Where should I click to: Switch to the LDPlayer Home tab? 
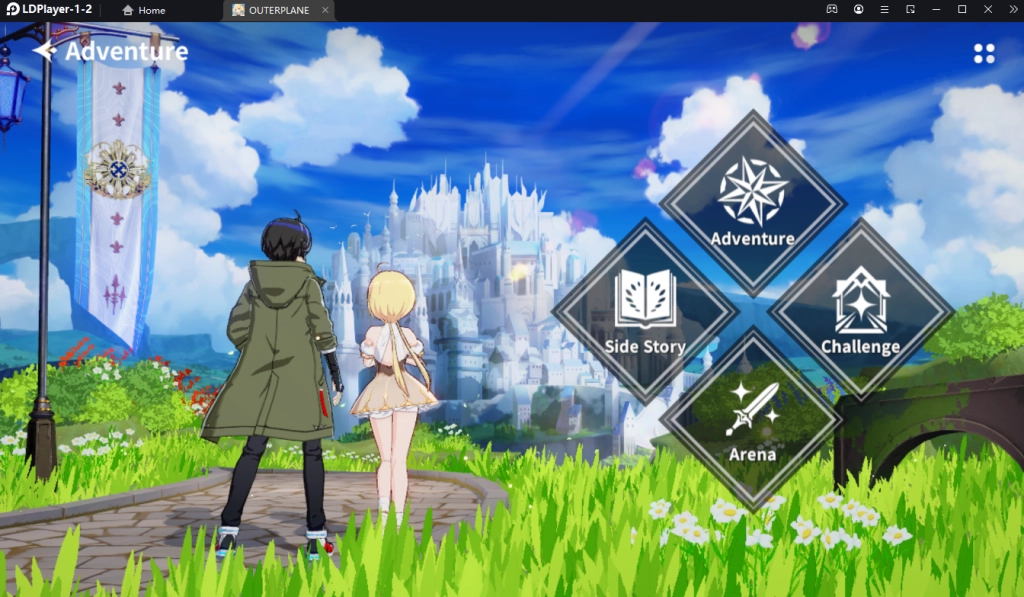coord(144,10)
